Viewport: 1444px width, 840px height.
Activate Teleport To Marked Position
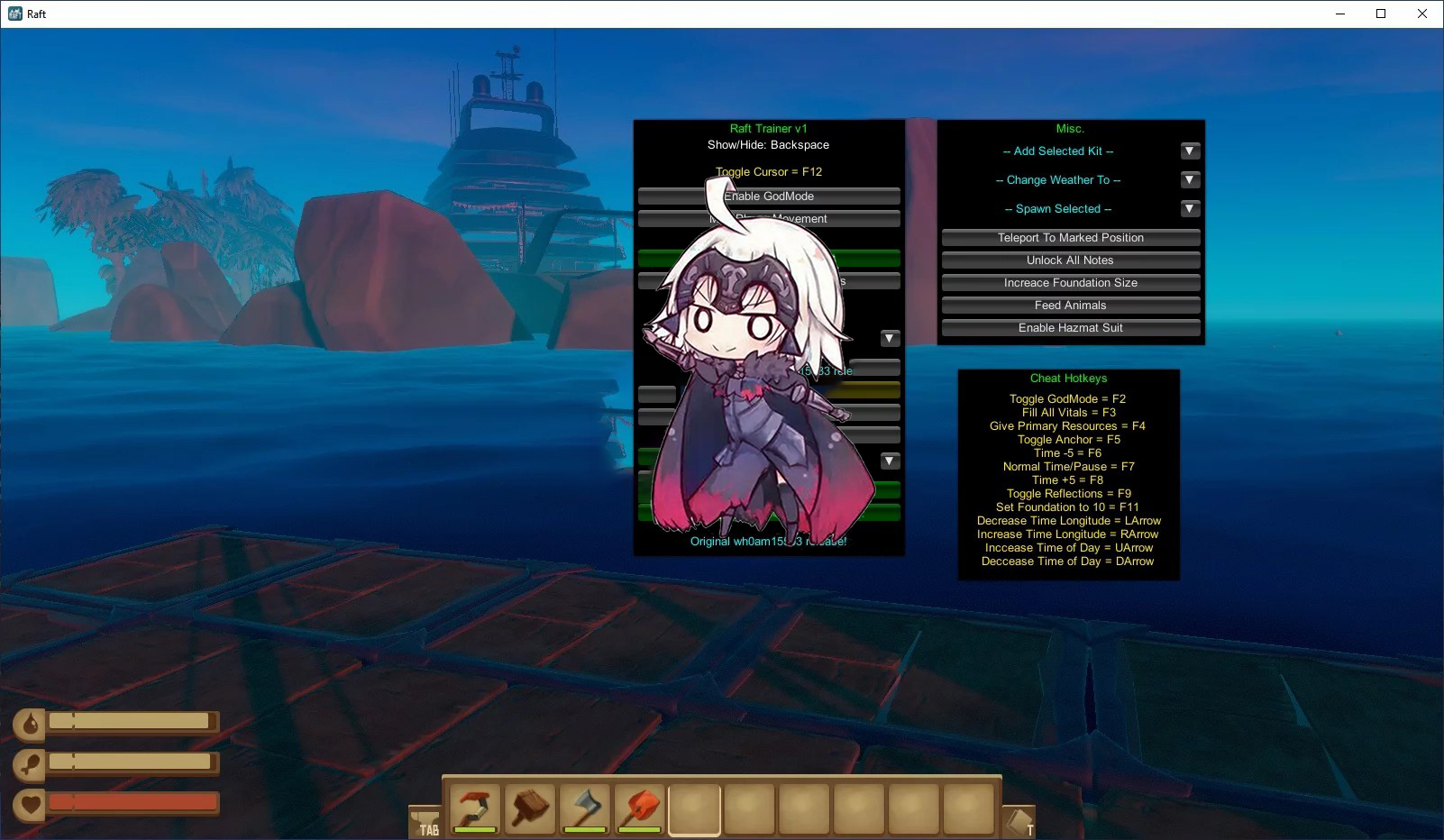1070,238
